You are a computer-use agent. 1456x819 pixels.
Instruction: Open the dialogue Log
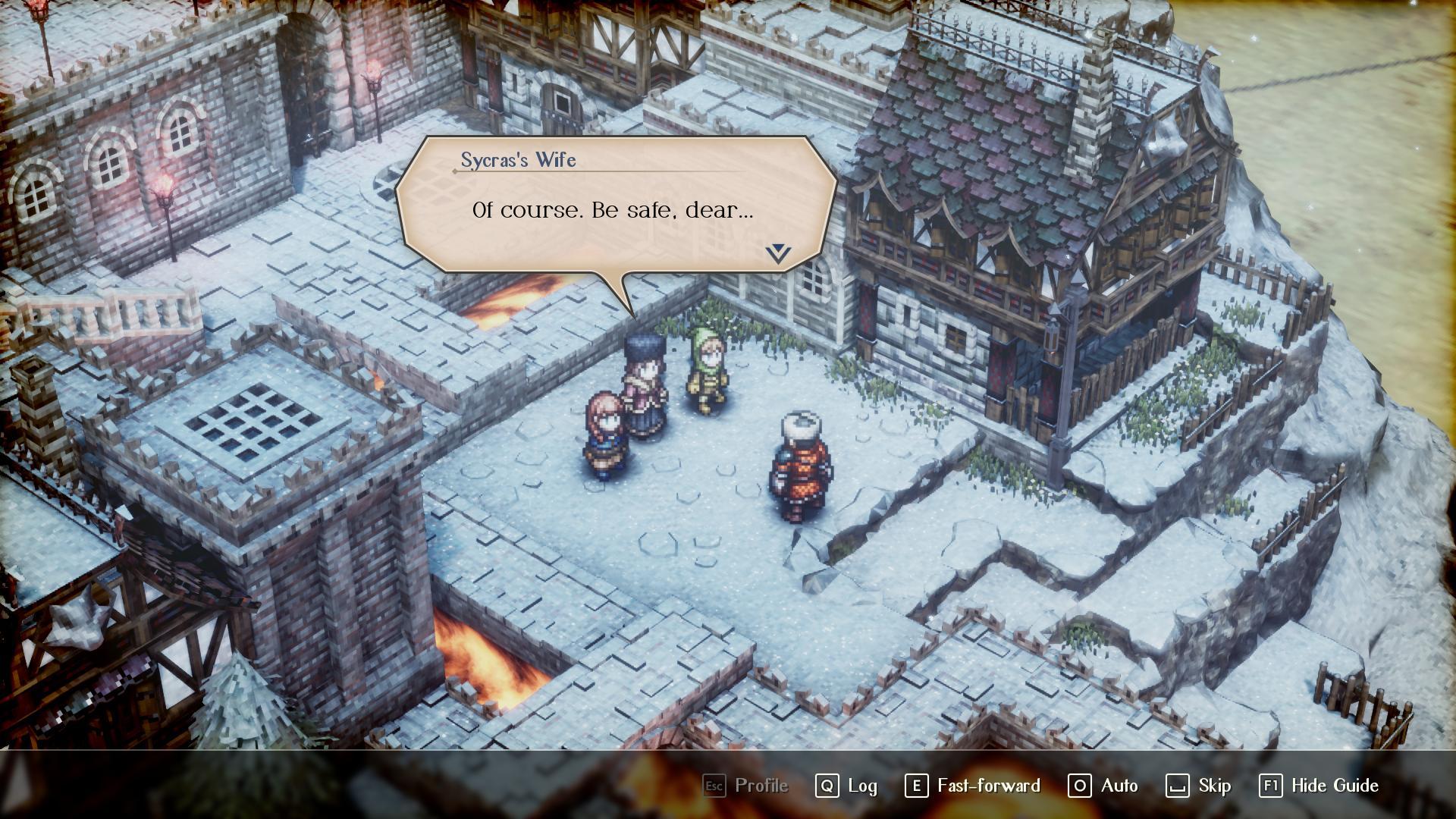tap(846, 786)
